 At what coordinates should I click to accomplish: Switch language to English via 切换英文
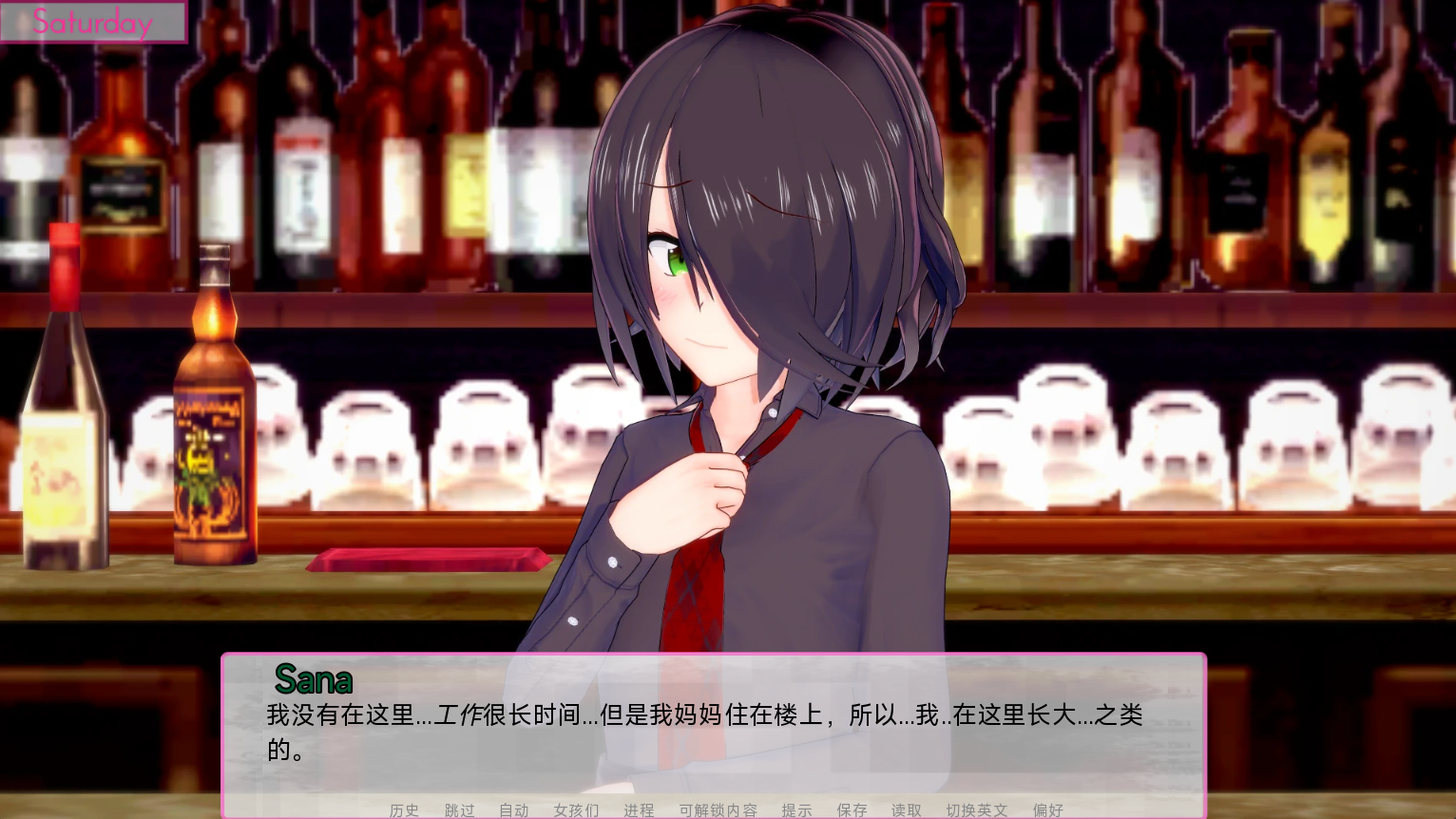coord(977,810)
